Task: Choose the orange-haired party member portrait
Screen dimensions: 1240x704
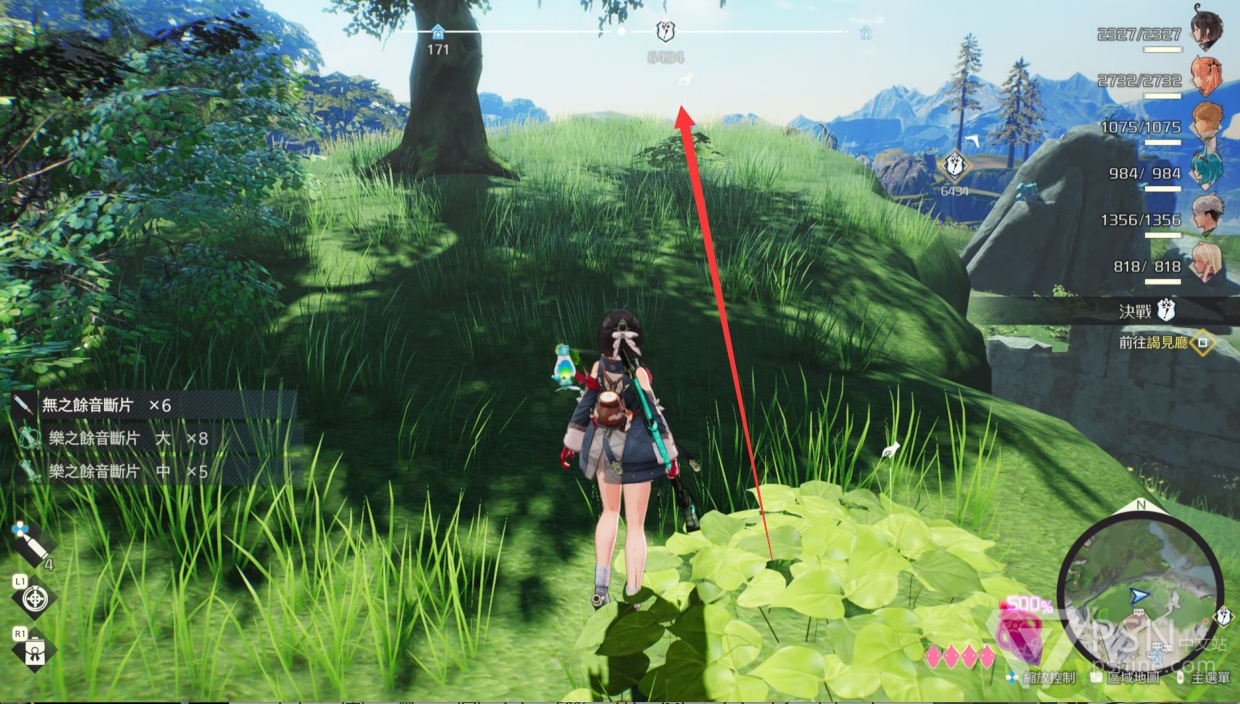Action: 1207,122
